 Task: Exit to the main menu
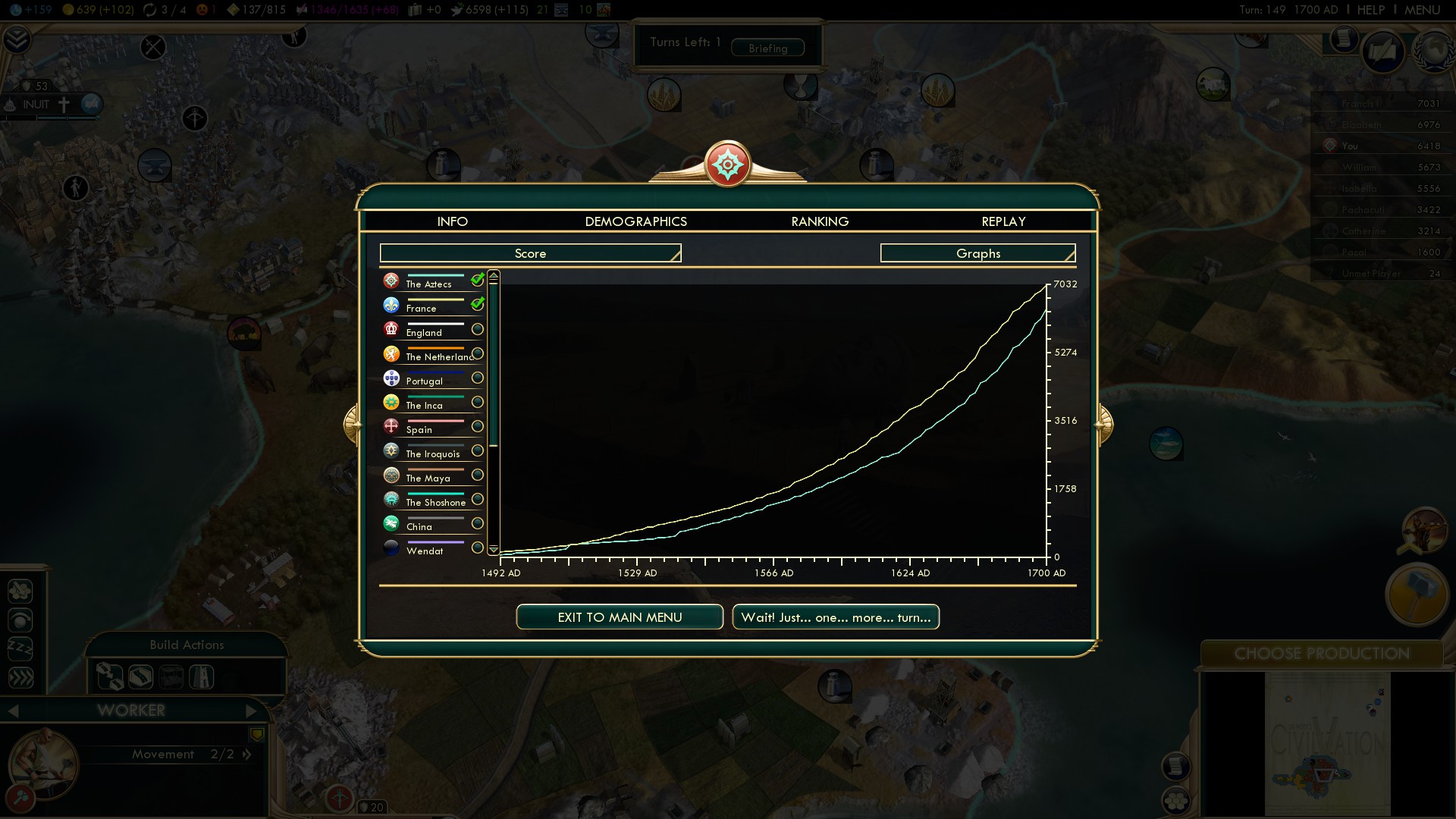click(x=620, y=617)
